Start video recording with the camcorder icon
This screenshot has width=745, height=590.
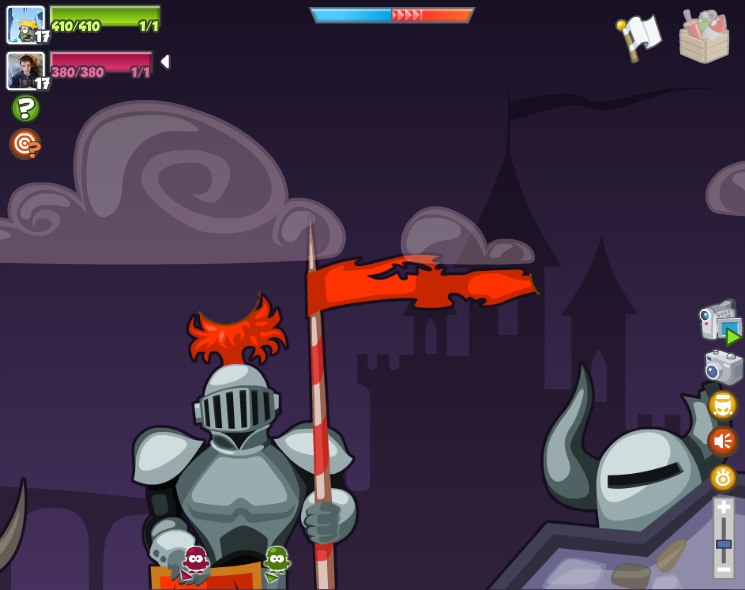tap(719, 323)
